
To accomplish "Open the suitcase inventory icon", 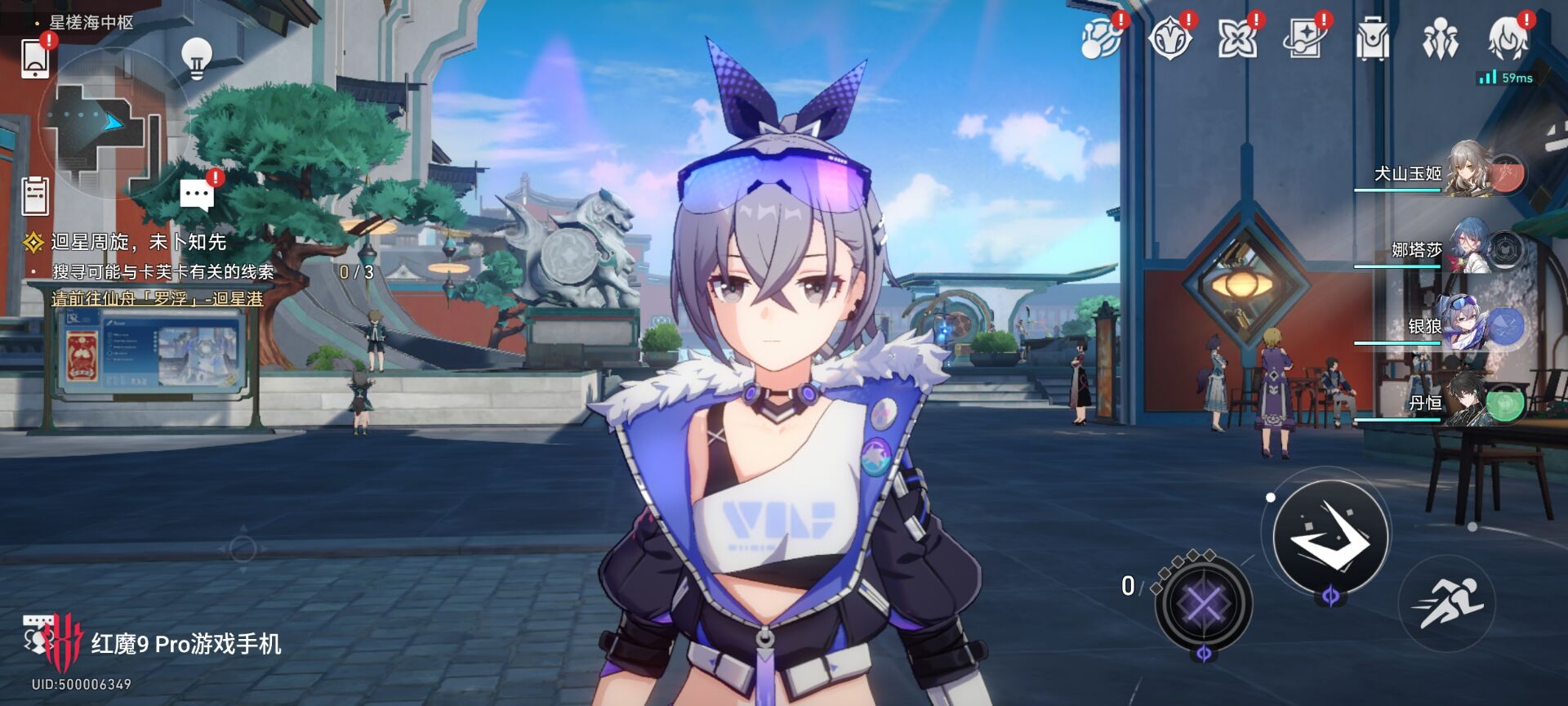I will click(x=1372, y=38).
